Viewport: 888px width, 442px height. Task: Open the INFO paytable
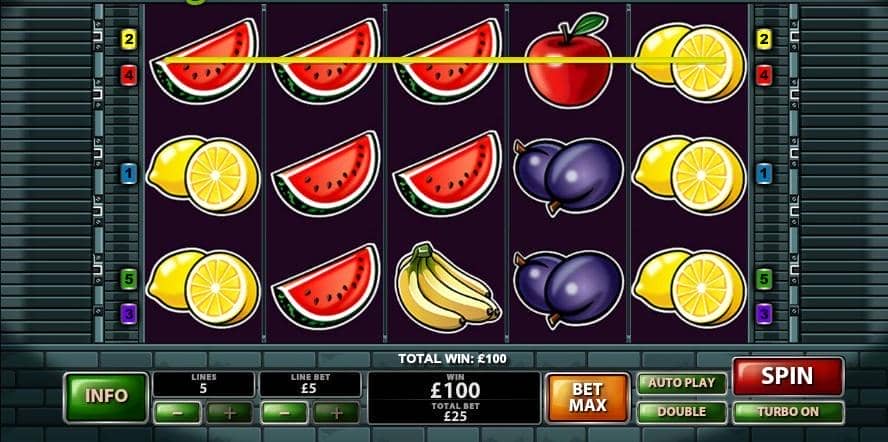[x=106, y=396]
